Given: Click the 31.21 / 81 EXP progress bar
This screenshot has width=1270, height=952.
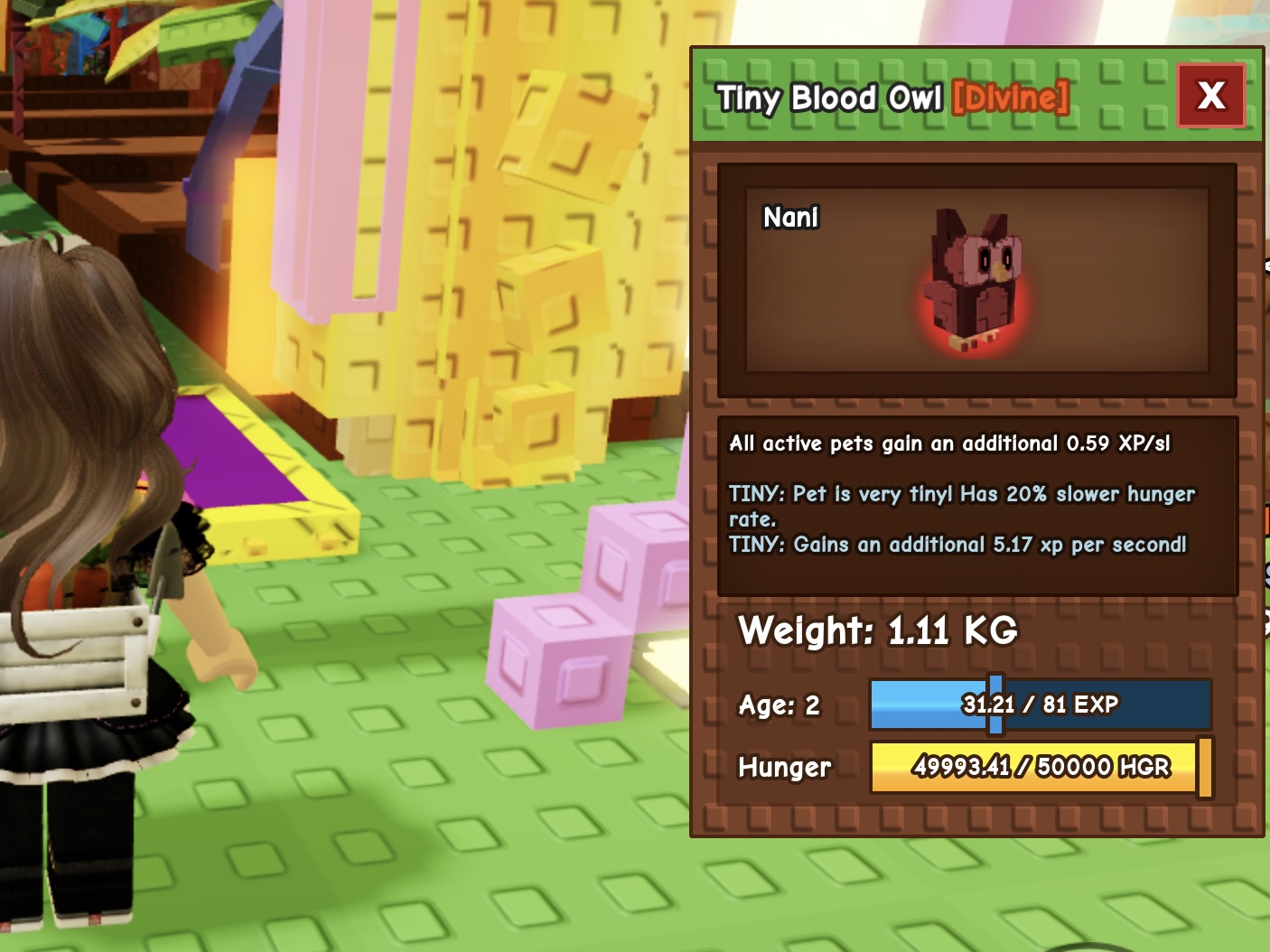Looking at the screenshot, I should click(1039, 705).
